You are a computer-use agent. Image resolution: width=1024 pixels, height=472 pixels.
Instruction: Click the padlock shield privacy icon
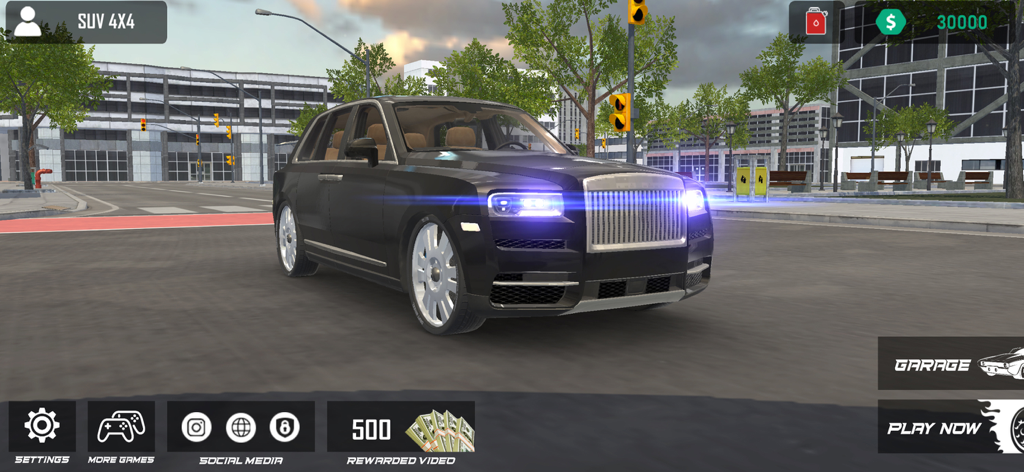coord(285,427)
